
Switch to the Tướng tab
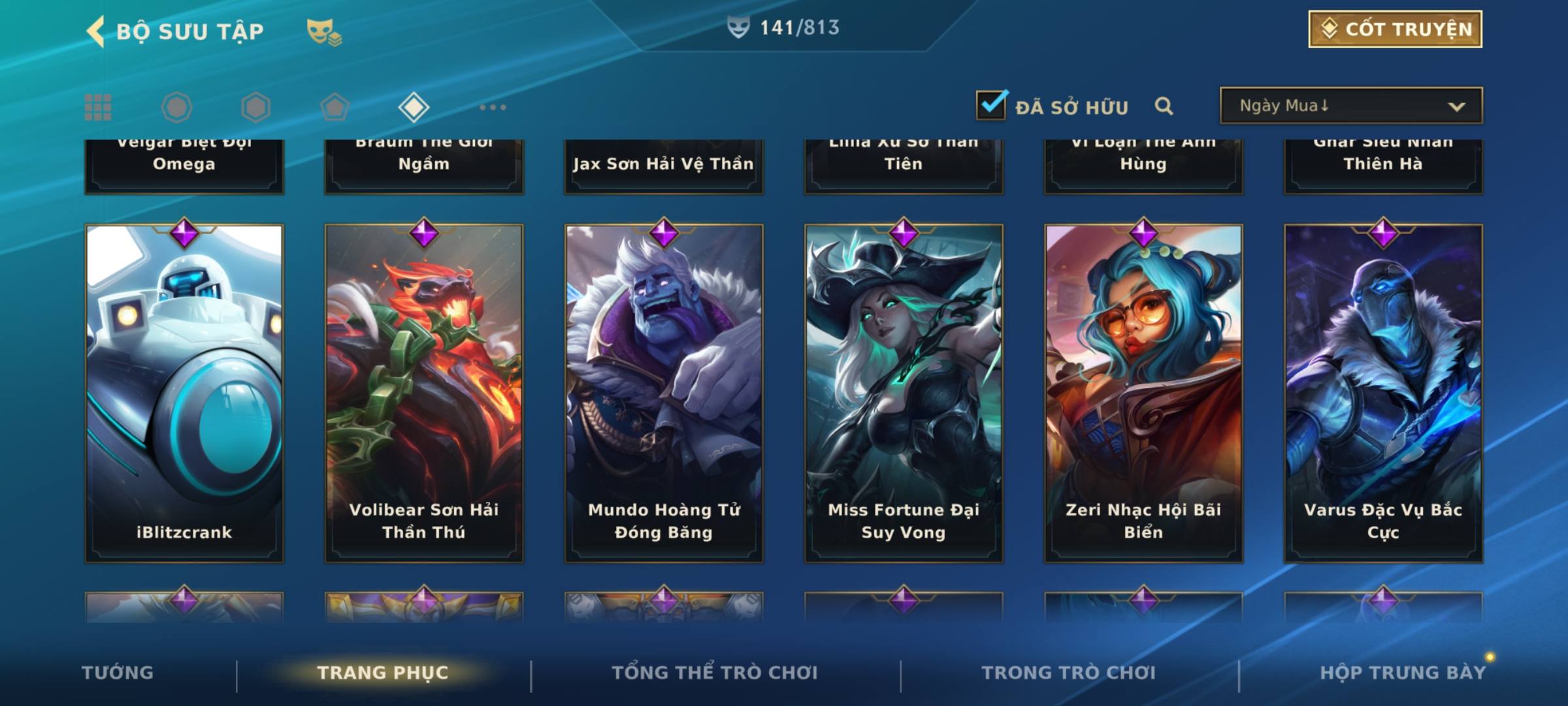point(118,673)
